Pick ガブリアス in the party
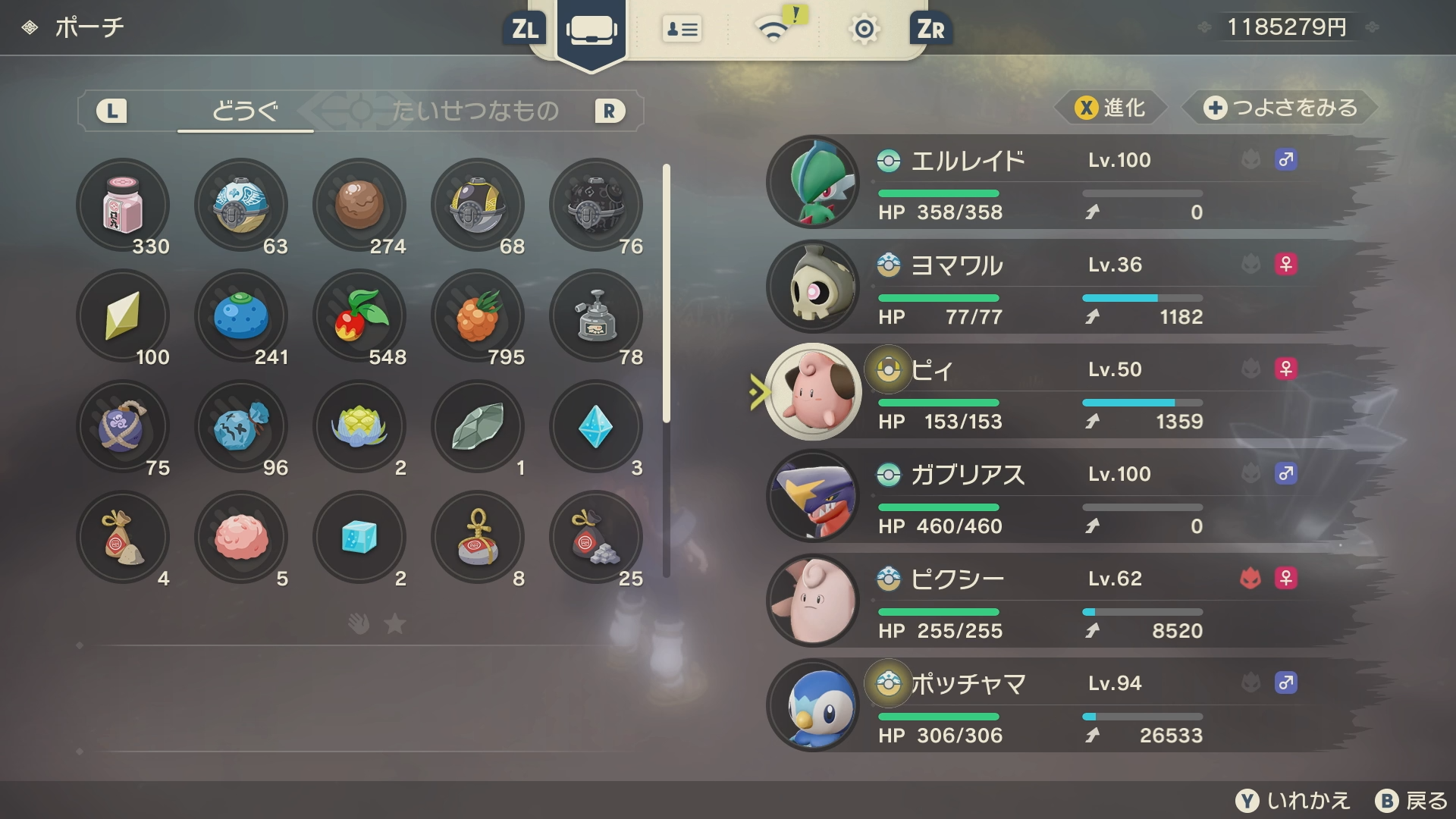The height and width of the screenshot is (819, 1456). coord(1062,496)
